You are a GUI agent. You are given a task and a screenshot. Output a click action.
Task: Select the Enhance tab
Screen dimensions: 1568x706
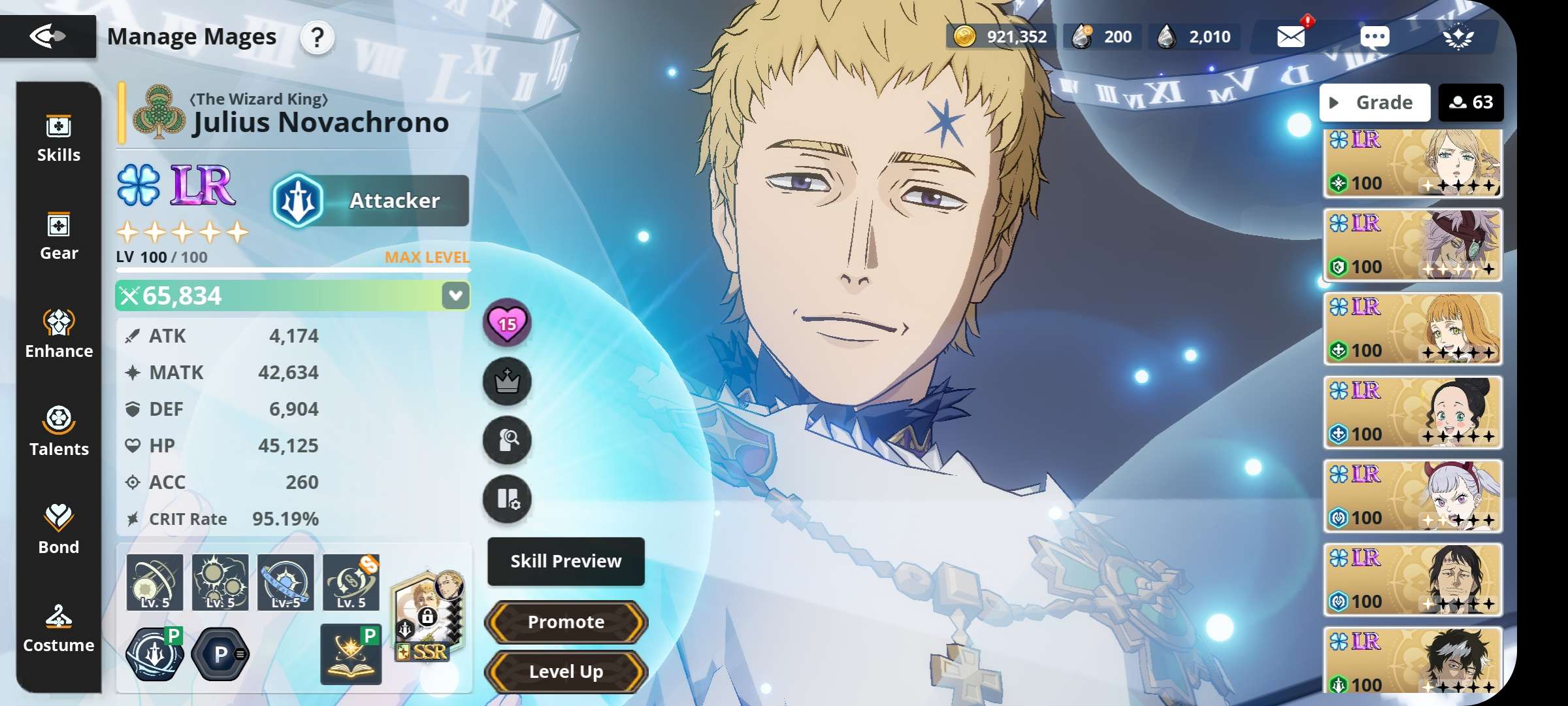click(59, 335)
